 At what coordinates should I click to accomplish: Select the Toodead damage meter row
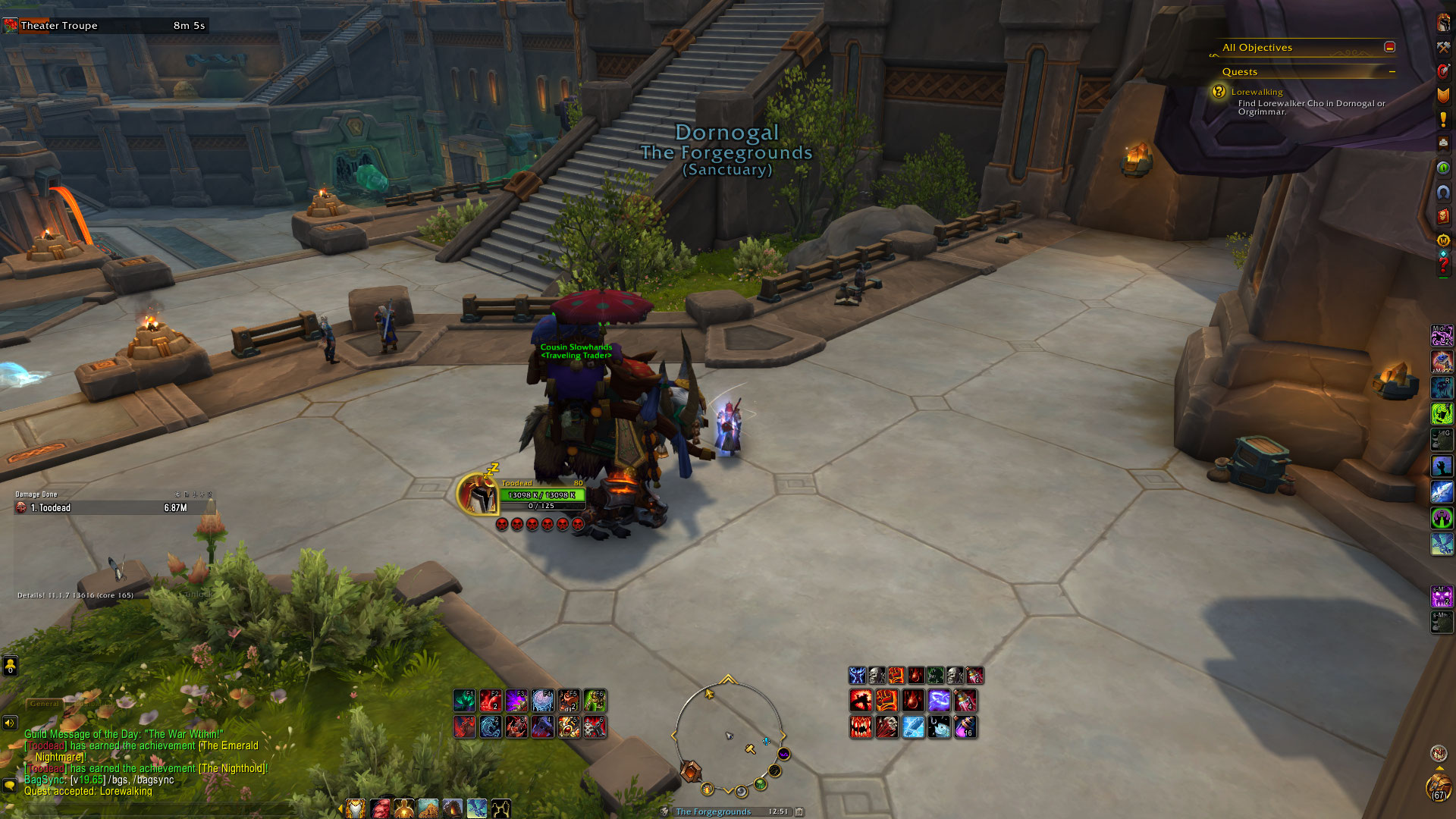114,508
